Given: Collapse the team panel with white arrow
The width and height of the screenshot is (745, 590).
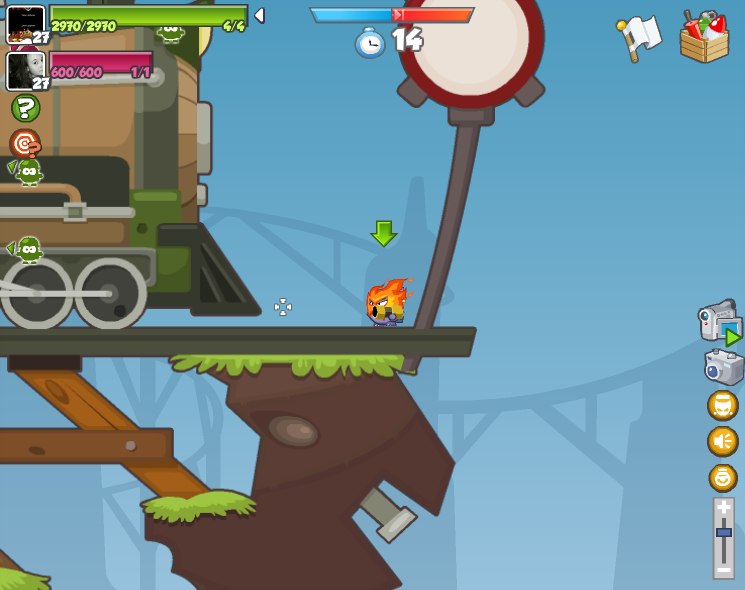Looking at the screenshot, I should coord(260,15).
